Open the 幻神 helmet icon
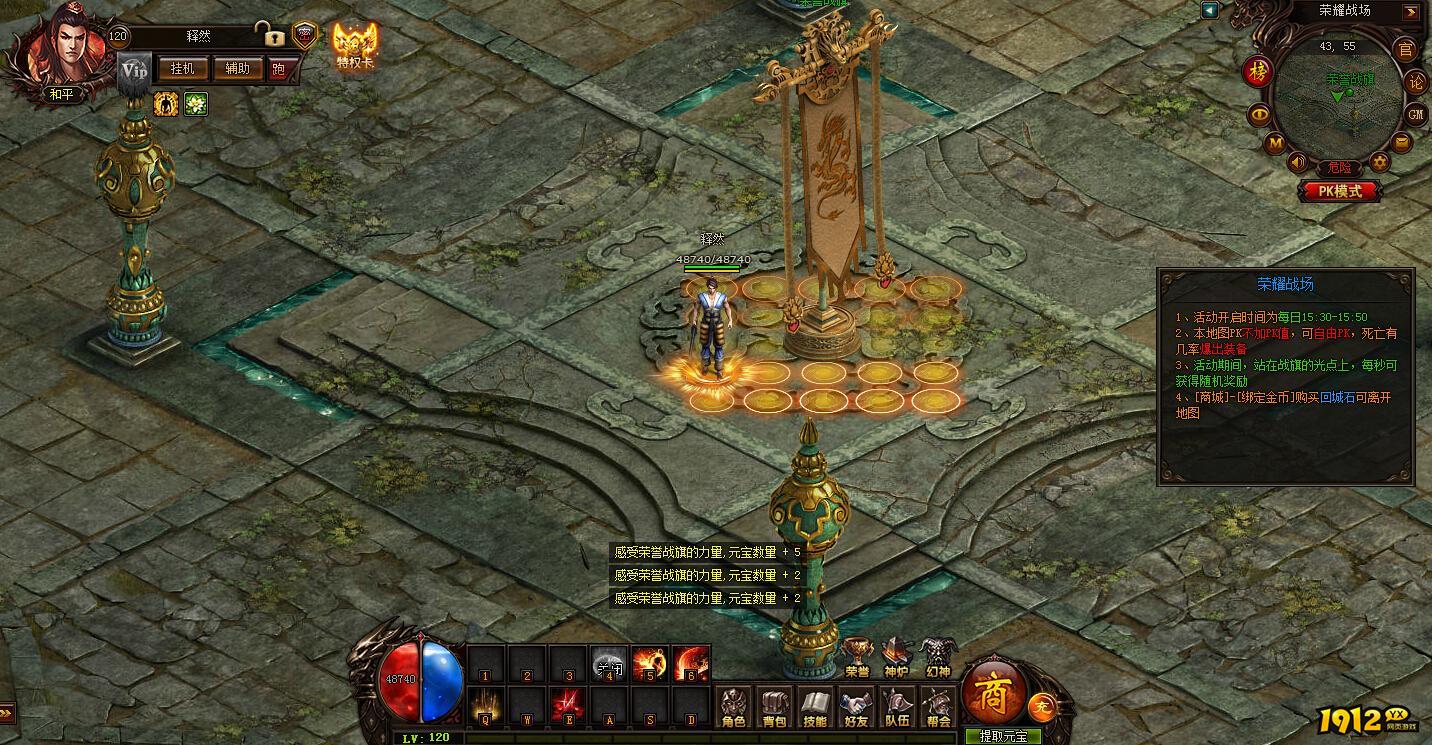1432x745 pixels. click(x=937, y=657)
